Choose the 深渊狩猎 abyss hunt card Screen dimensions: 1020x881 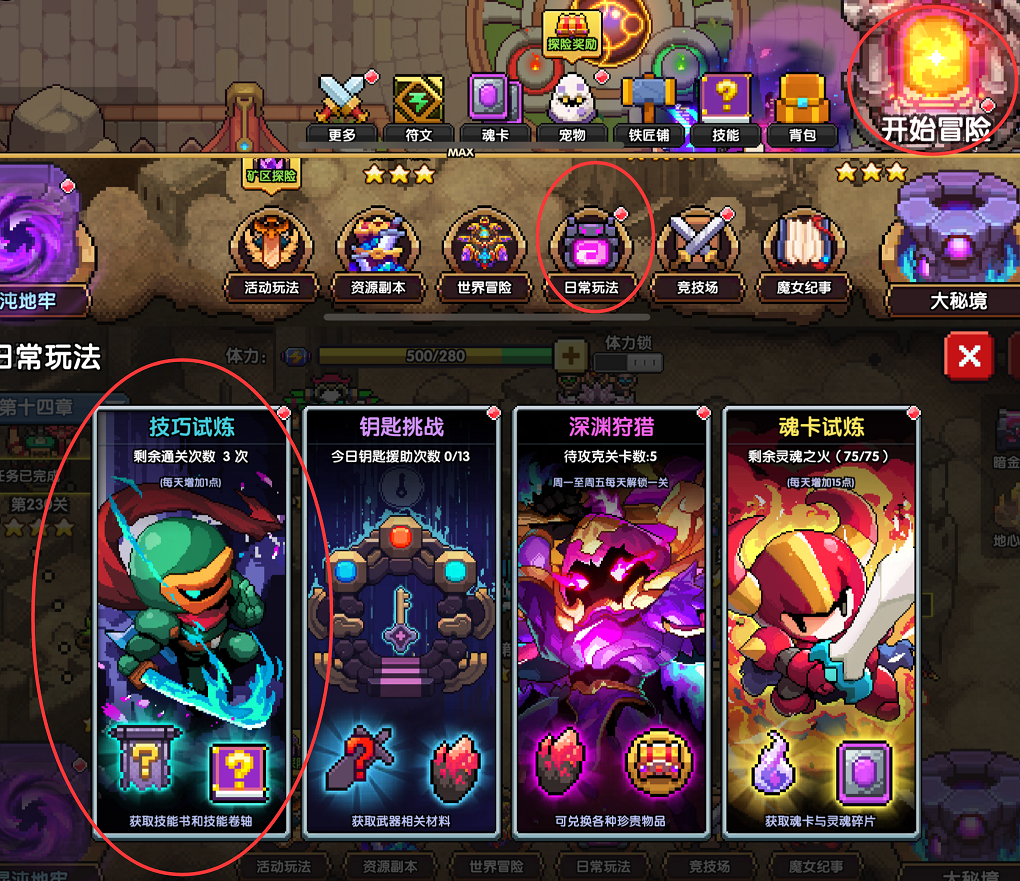[610, 621]
